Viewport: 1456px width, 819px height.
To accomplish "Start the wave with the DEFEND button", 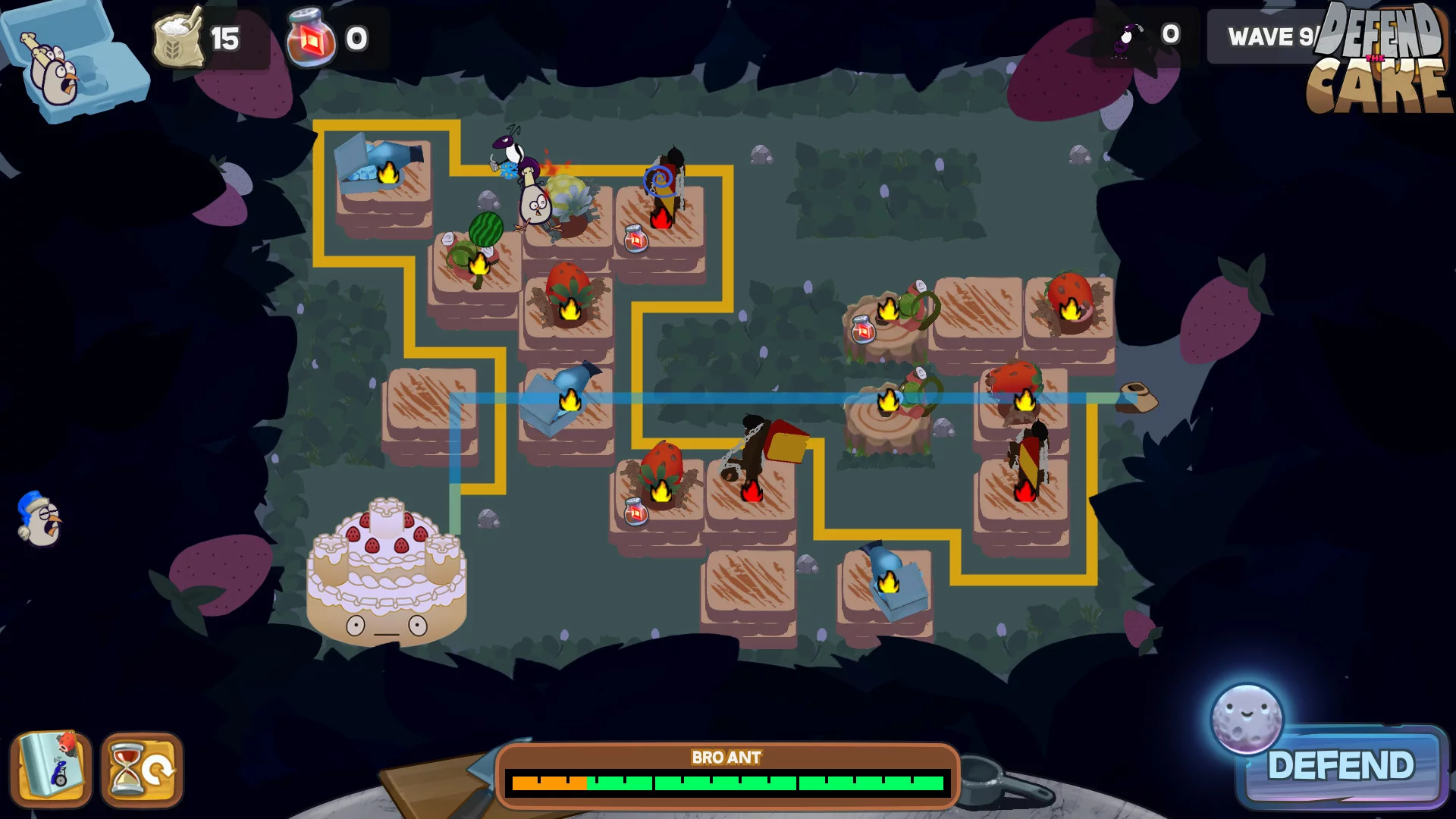I will point(1341,766).
